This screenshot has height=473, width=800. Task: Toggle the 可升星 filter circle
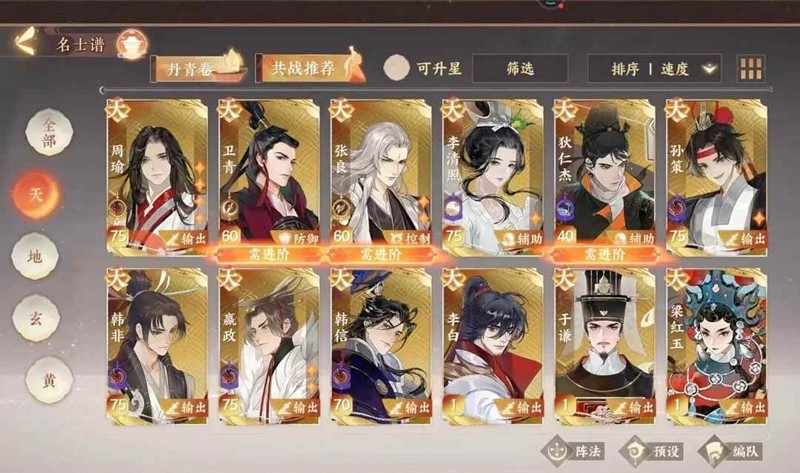click(398, 68)
